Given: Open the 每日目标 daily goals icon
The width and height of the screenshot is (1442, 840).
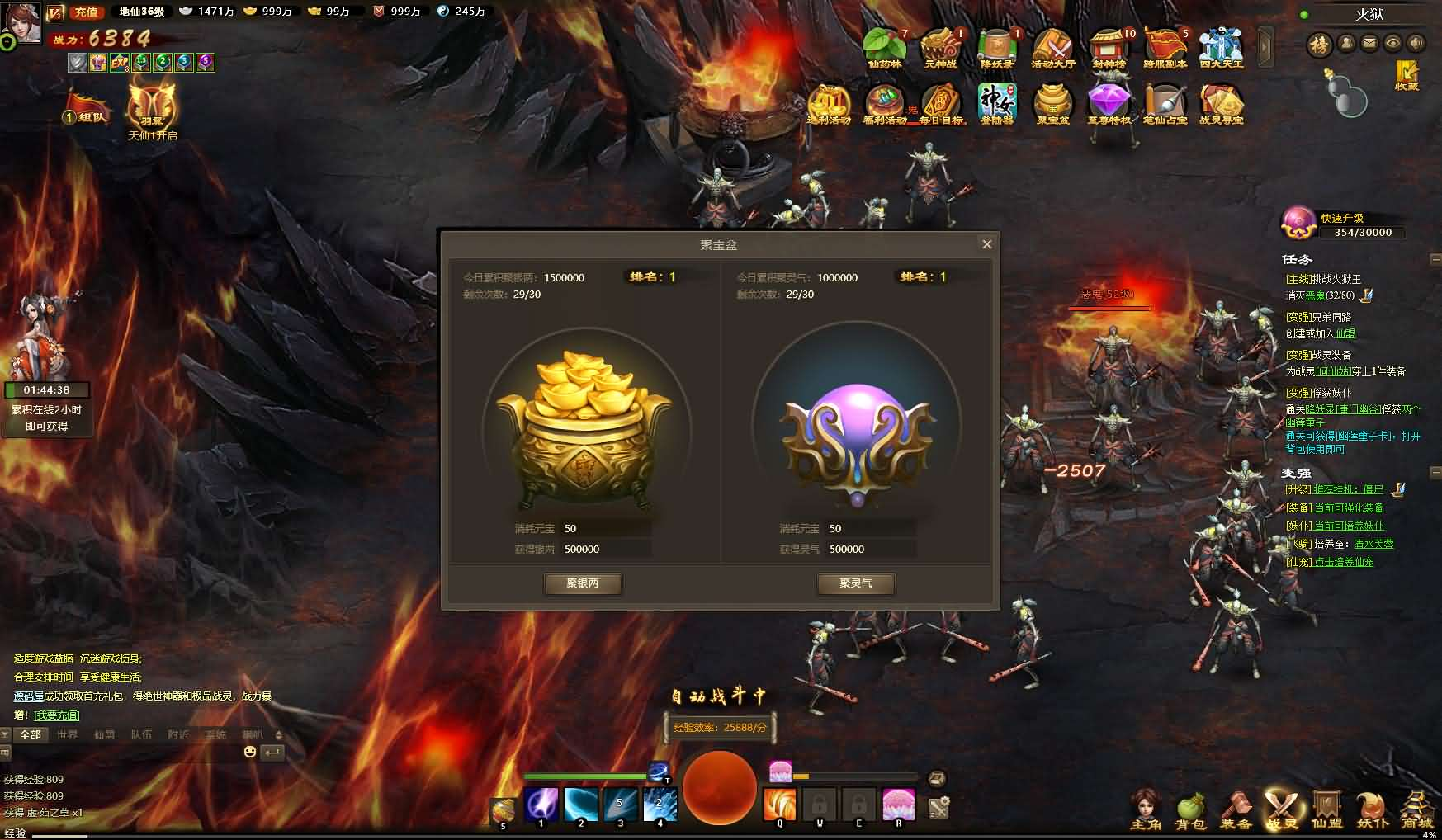Looking at the screenshot, I should pos(941,105).
